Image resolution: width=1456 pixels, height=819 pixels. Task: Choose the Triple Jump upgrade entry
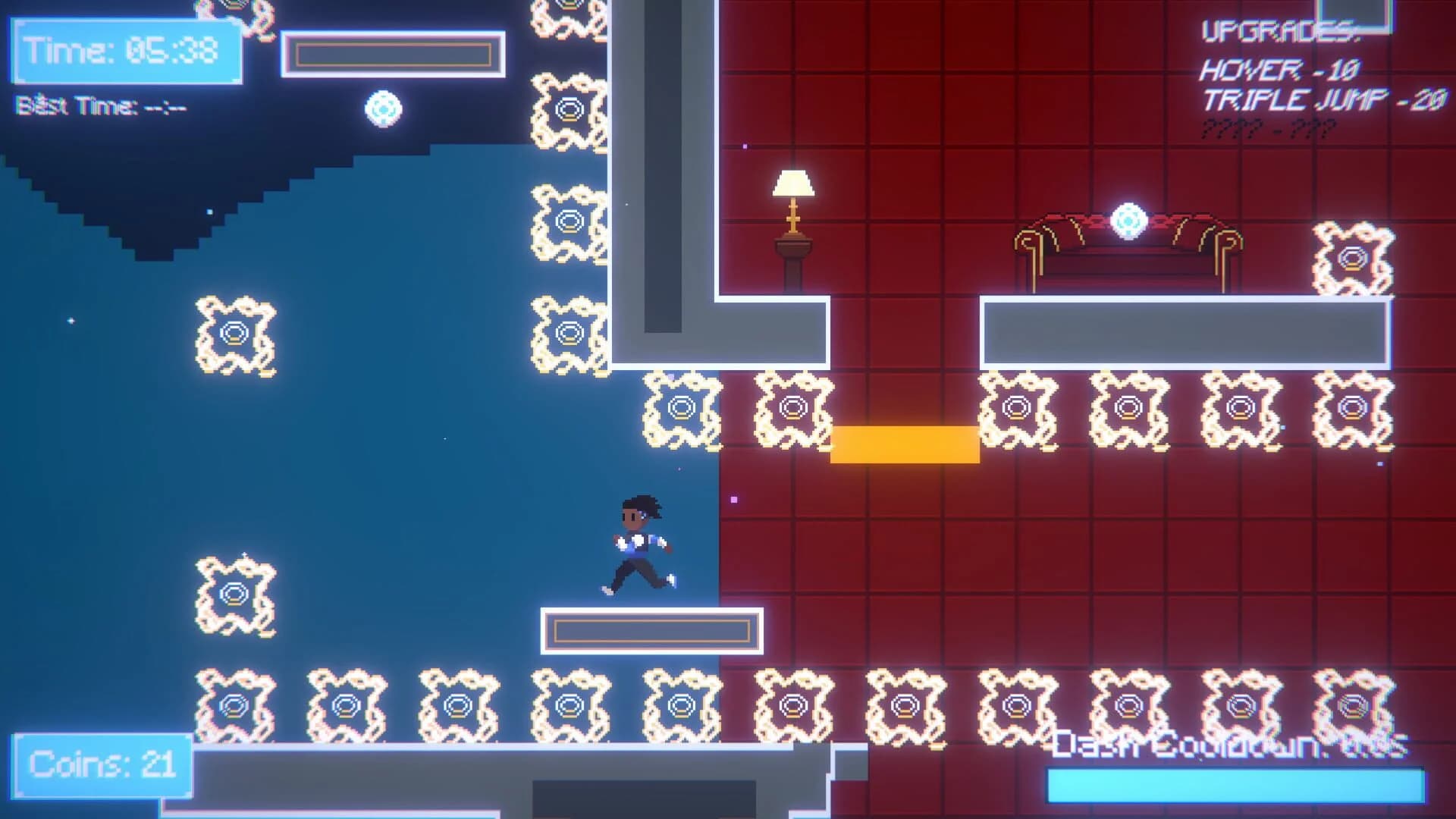pyautogui.click(x=1323, y=100)
